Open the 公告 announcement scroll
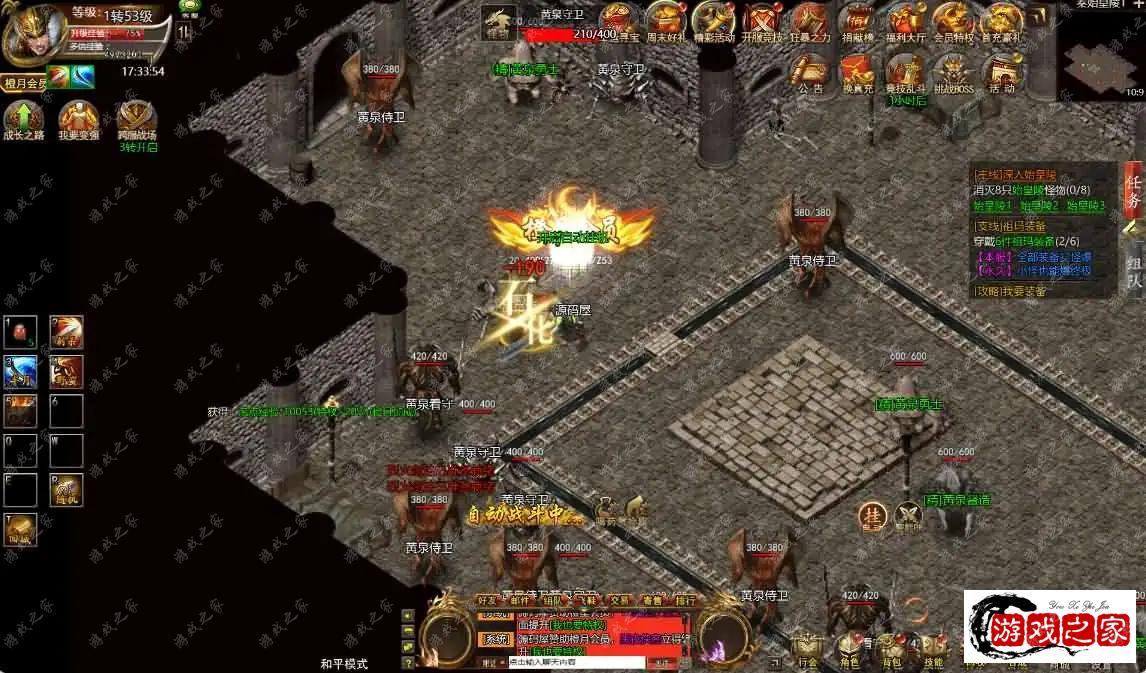 click(811, 72)
